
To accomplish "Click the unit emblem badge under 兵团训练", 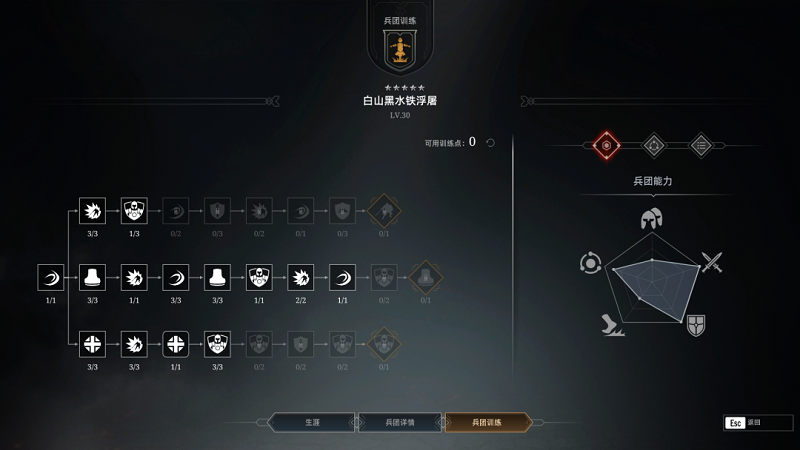I will click(400, 49).
